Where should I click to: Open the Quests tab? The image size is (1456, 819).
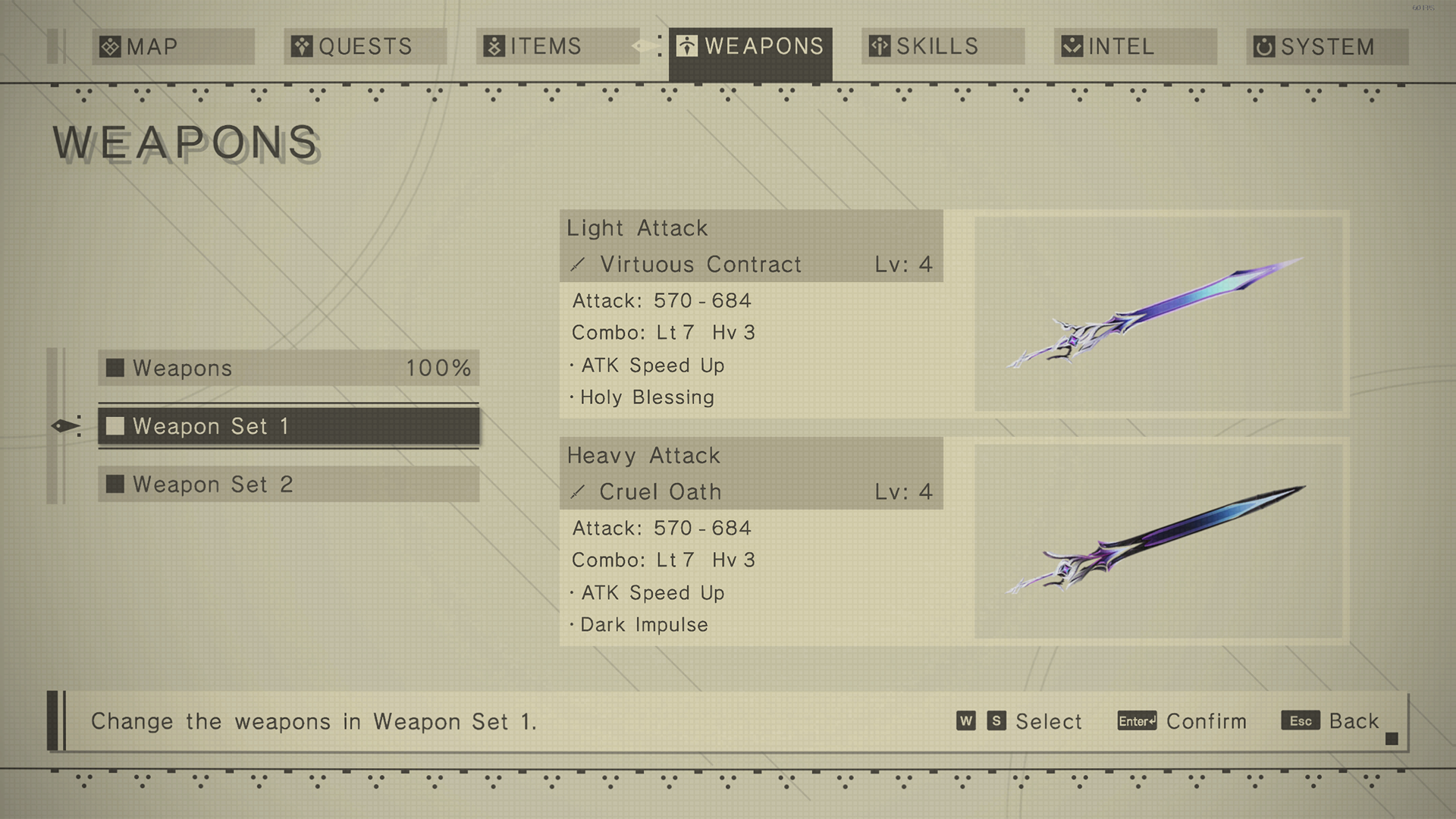coord(365,47)
